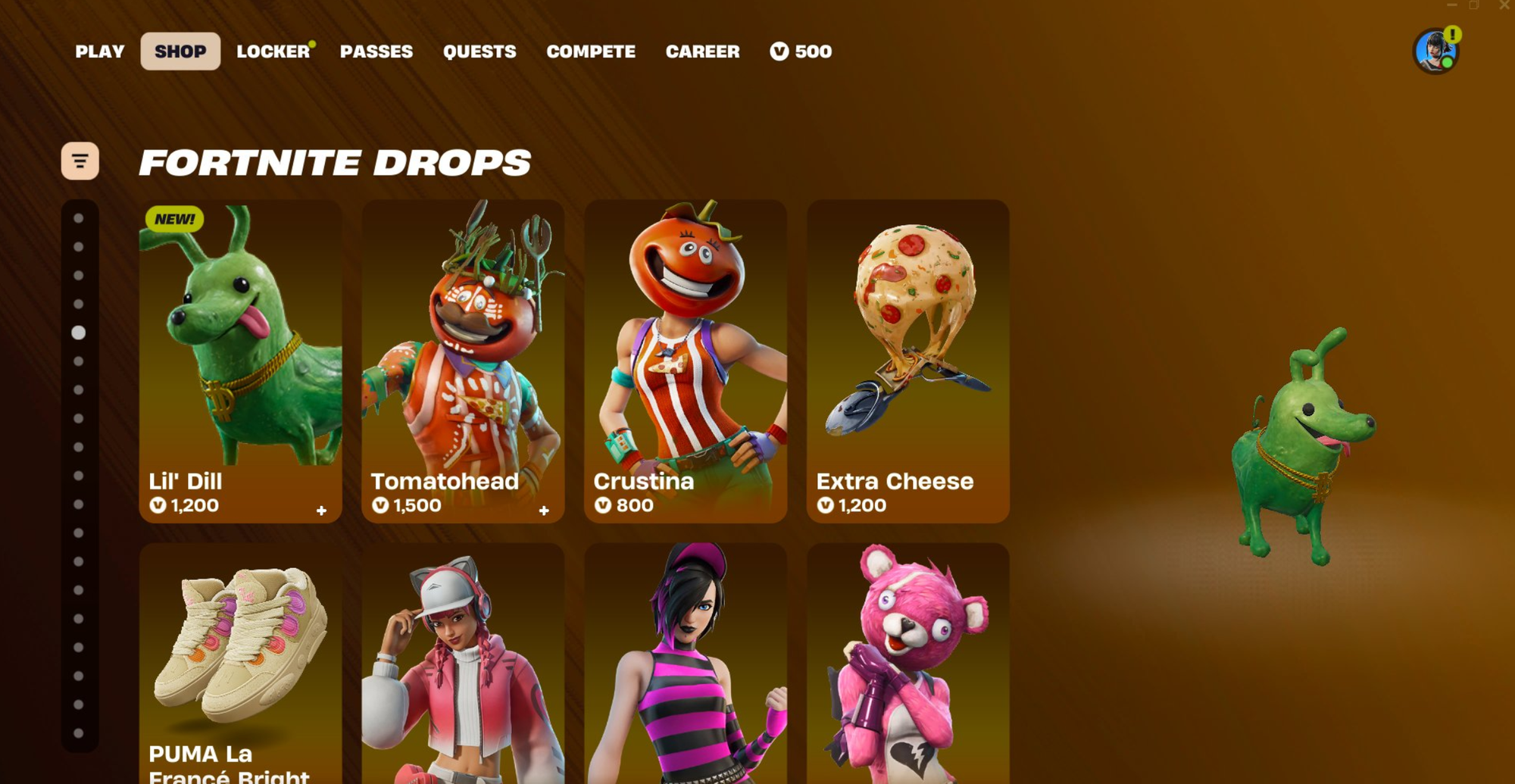The image size is (1515, 784).
Task: Click the NEW! badge on Lil' Dill
Action: coord(173,219)
